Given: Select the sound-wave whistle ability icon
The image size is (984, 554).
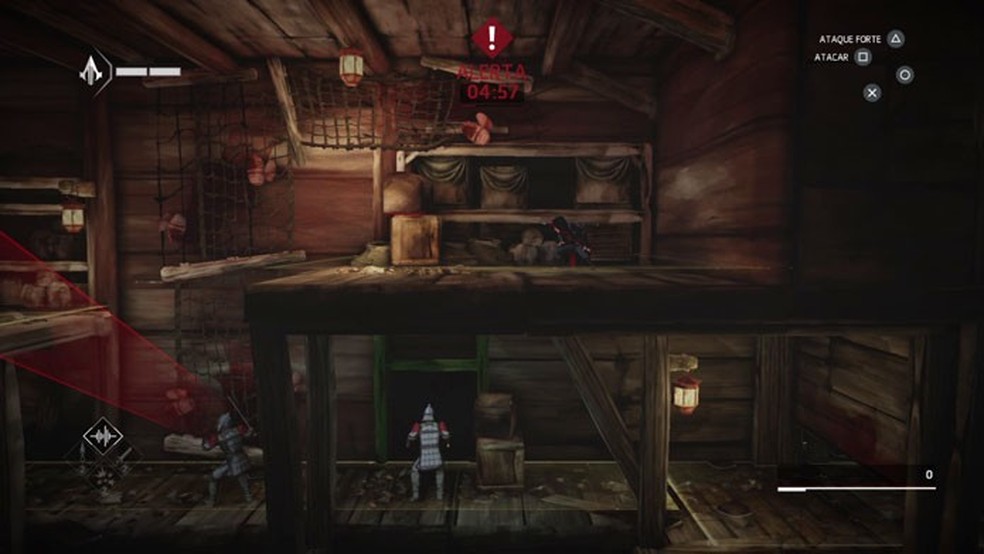Looking at the screenshot, I should [x=102, y=438].
